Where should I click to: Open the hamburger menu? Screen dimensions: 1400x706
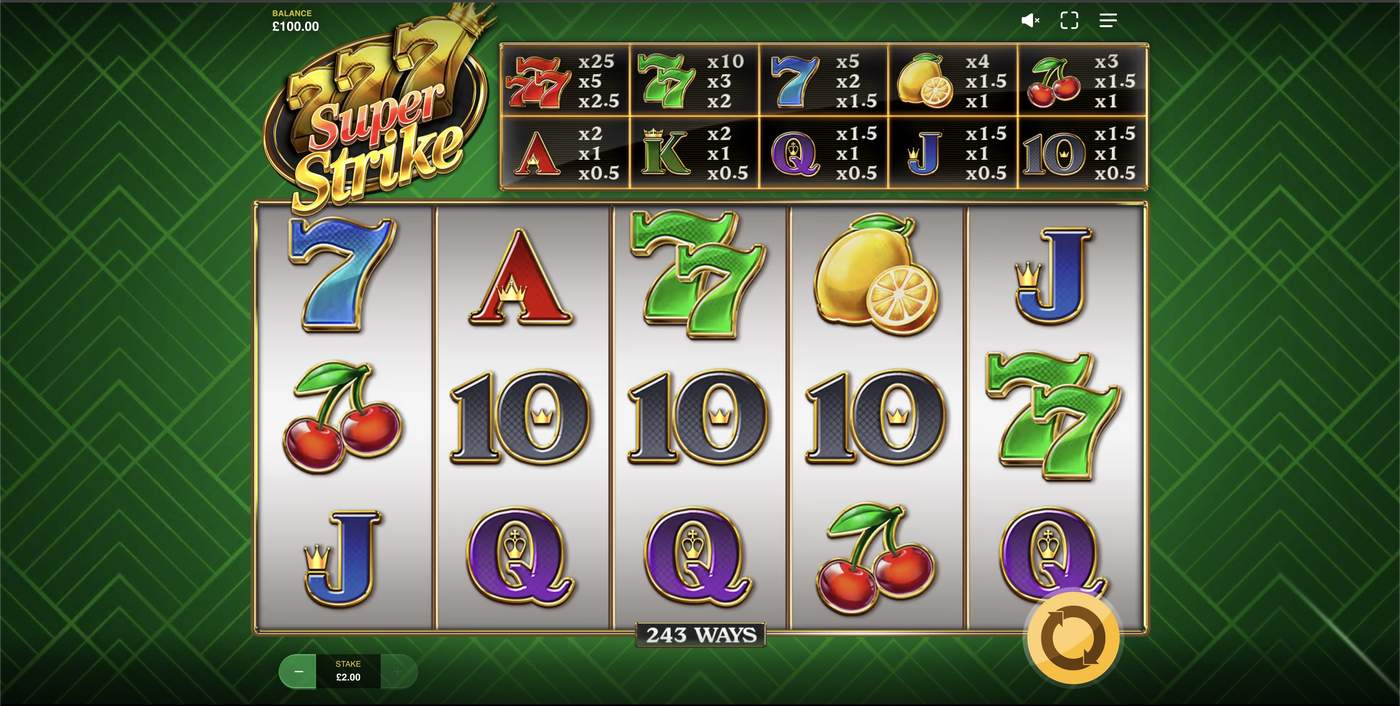[1108, 20]
